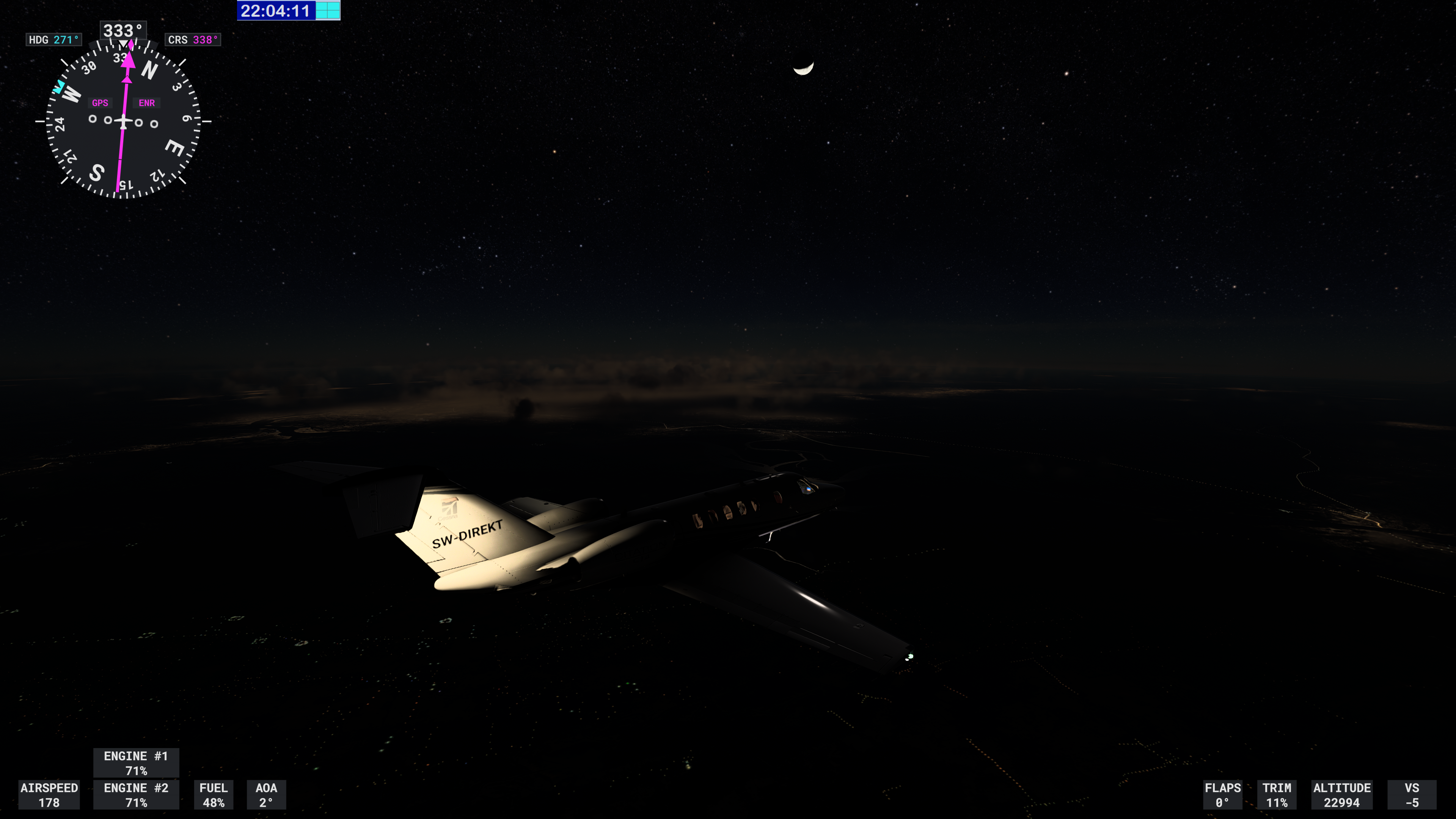Screen dimensions: 1456x819
Task: Click the heading compass rose instrument
Action: pyautogui.click(x=123, y=121)
